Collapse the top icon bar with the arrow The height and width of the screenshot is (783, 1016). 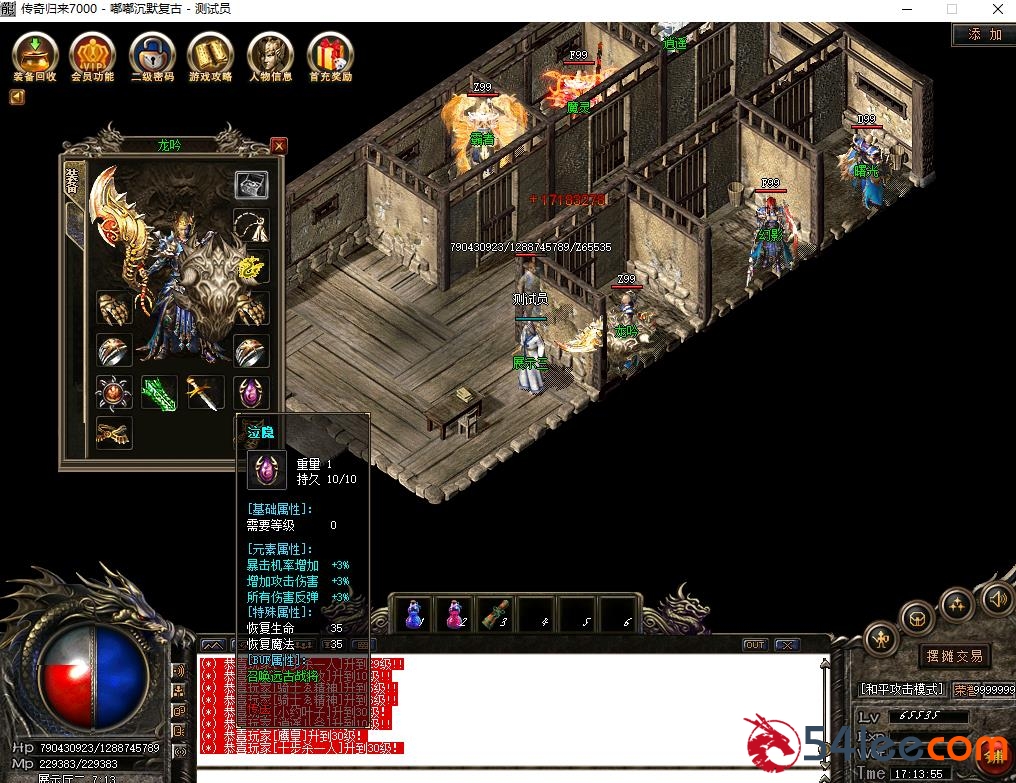[x=17, y=97]
